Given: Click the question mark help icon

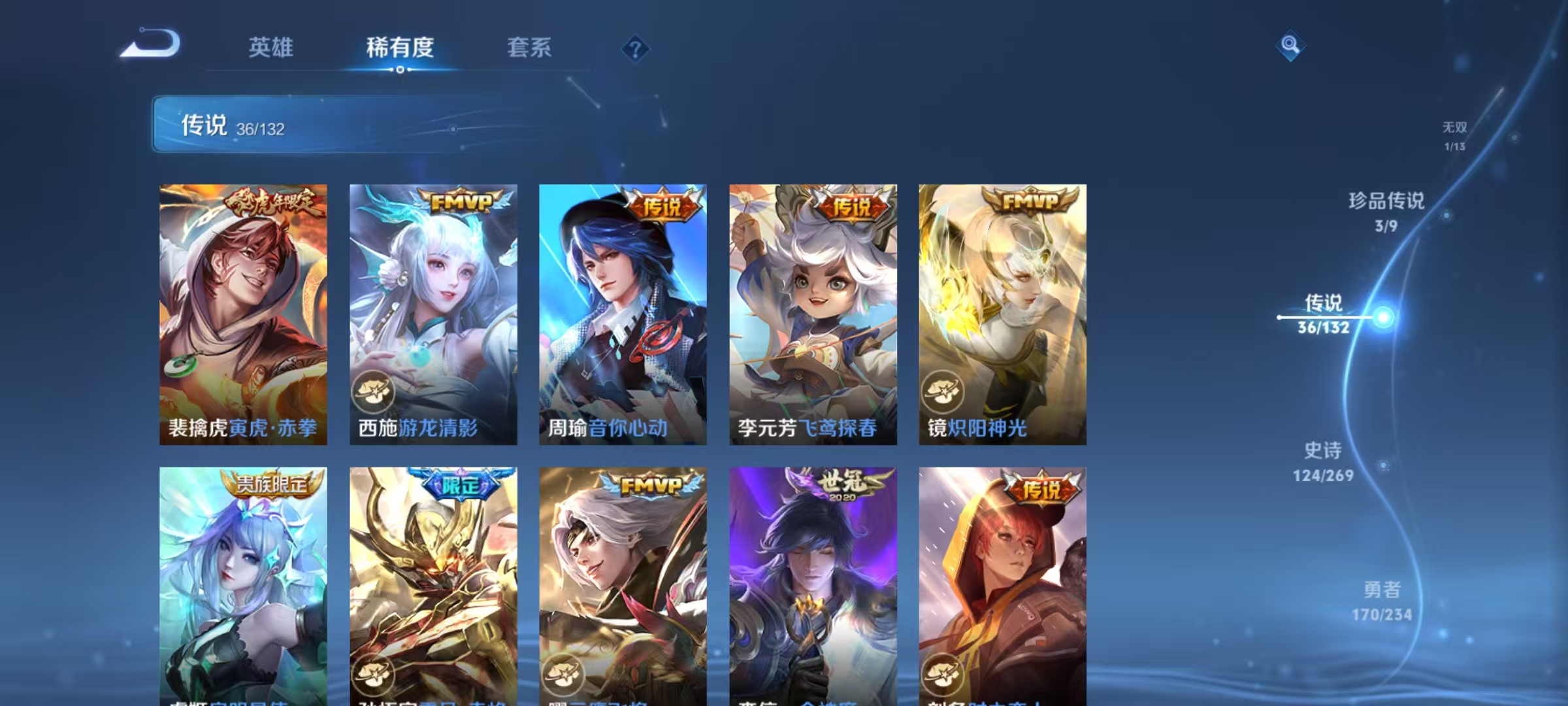Looking at the screenshot, I should [636, 49].
